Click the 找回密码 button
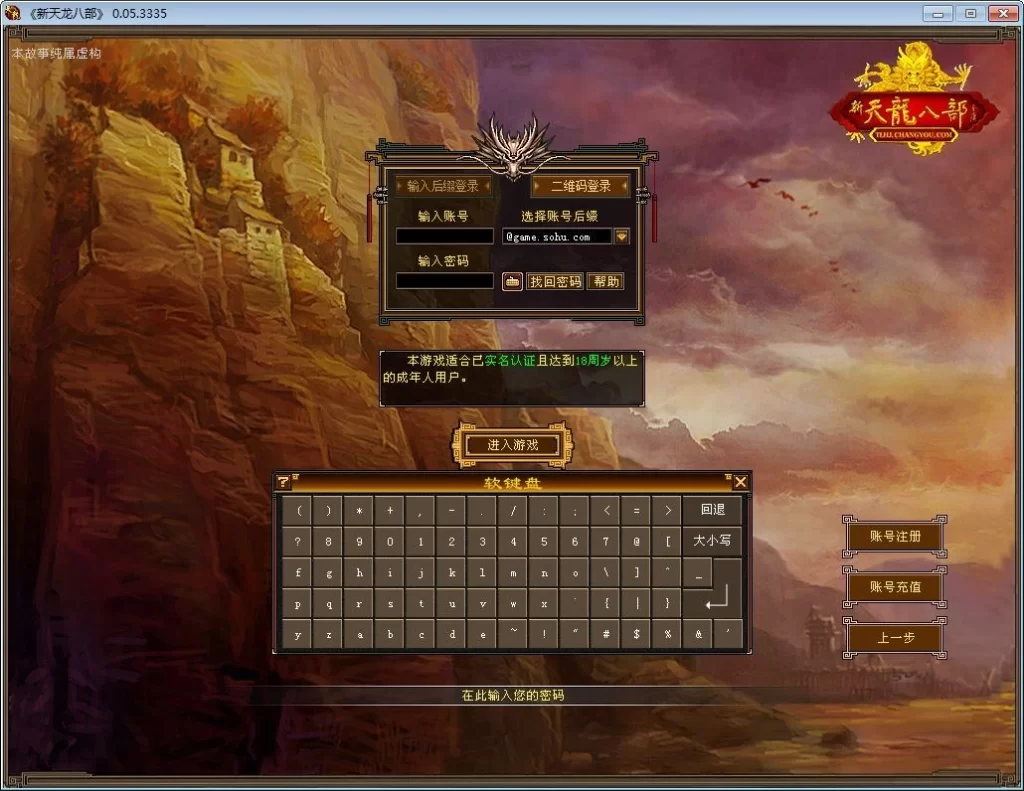Screen dimensions: 1024x791 tap(555, 282)
